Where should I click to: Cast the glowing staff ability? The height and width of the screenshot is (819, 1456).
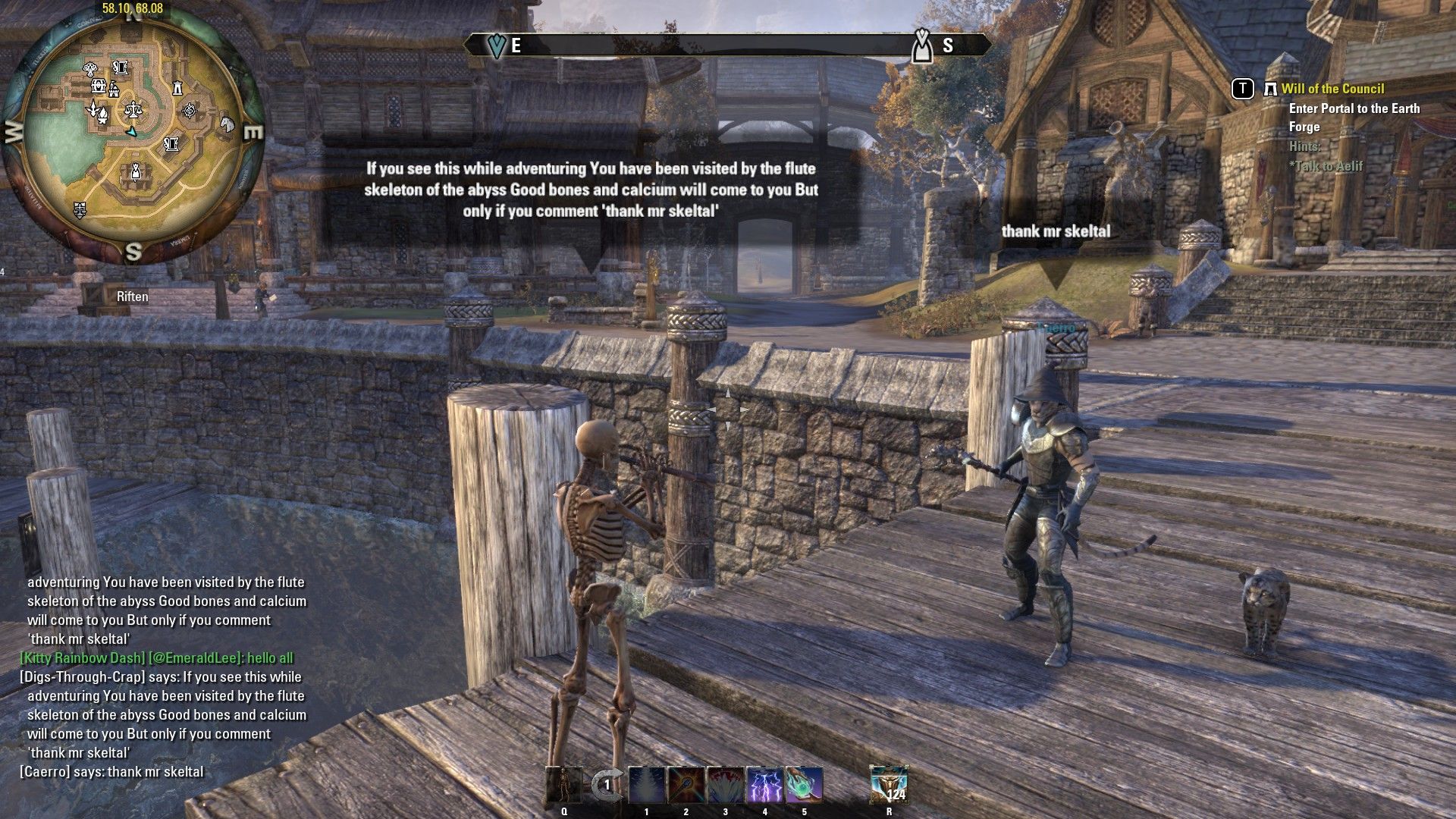pyautogui.click(x=686, y=785)
